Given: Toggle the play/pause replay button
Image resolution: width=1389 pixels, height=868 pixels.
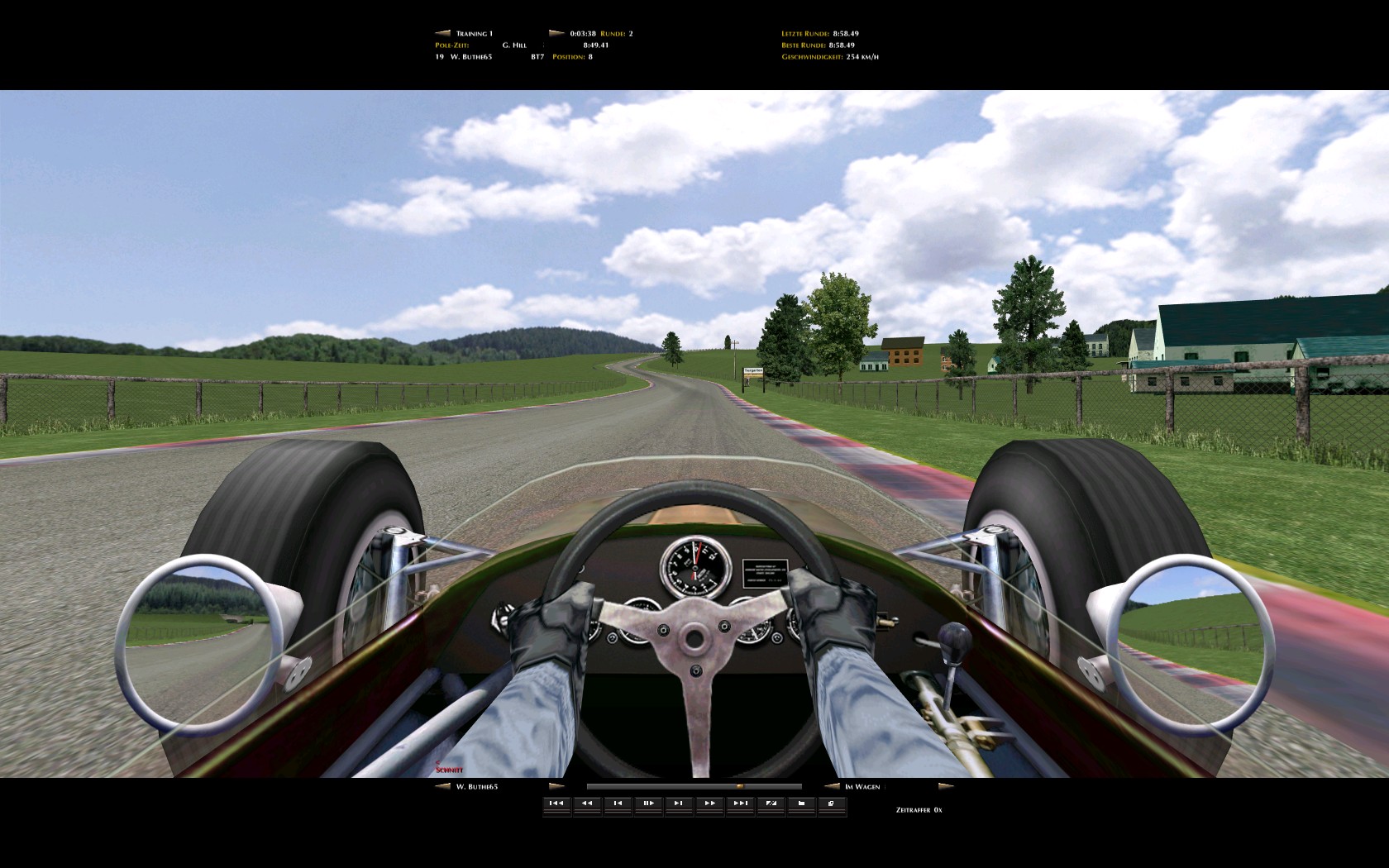Looking at the screenshot, I should [648, 804].
